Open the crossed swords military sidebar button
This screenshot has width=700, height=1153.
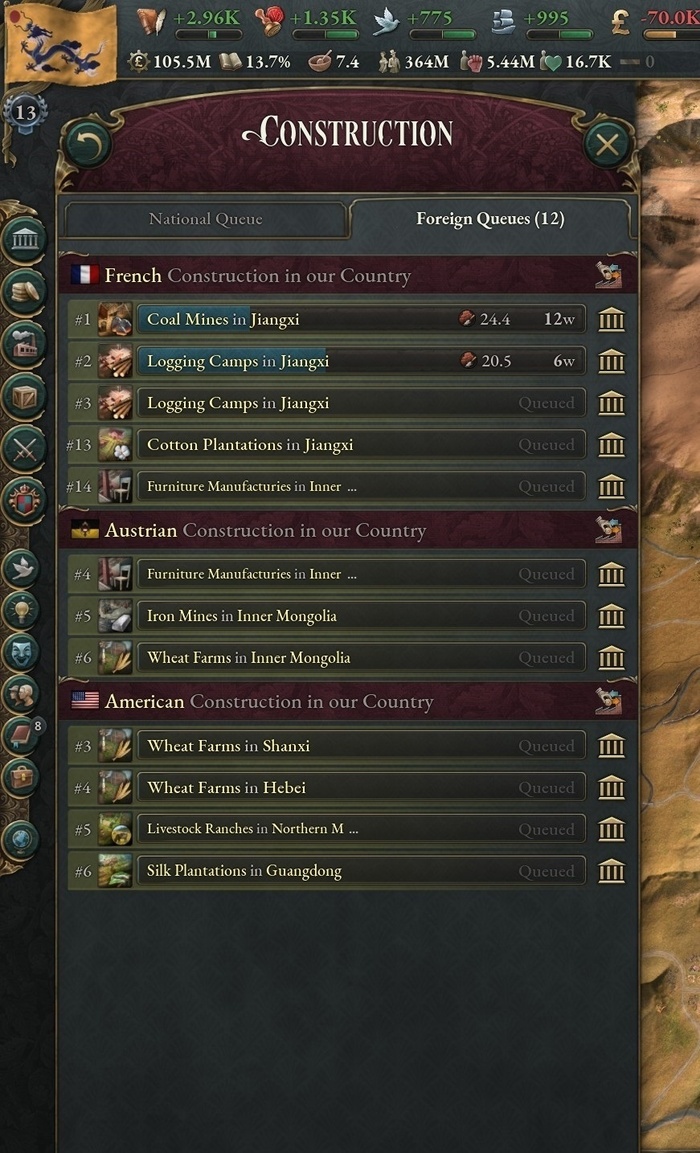click(24, 448)
